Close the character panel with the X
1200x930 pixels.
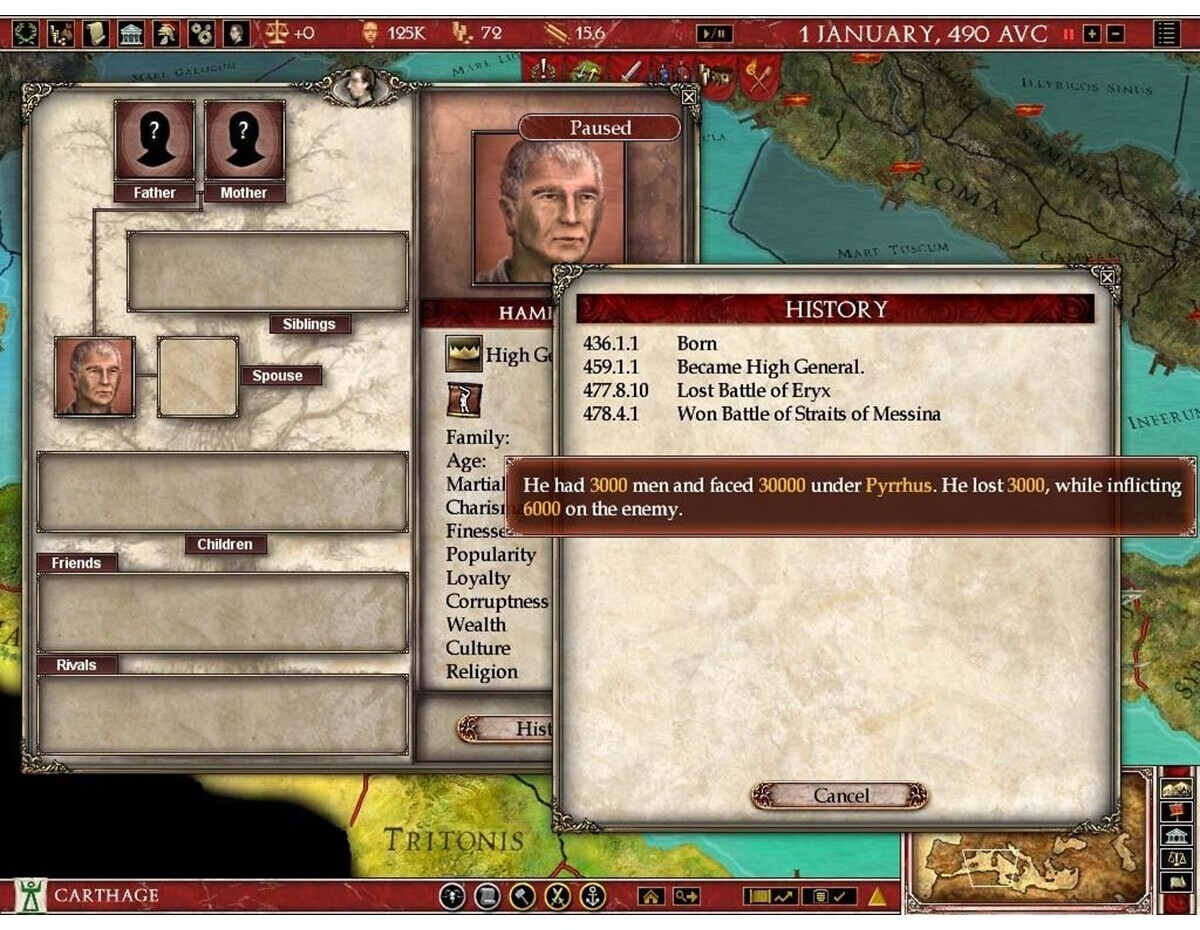688,97
